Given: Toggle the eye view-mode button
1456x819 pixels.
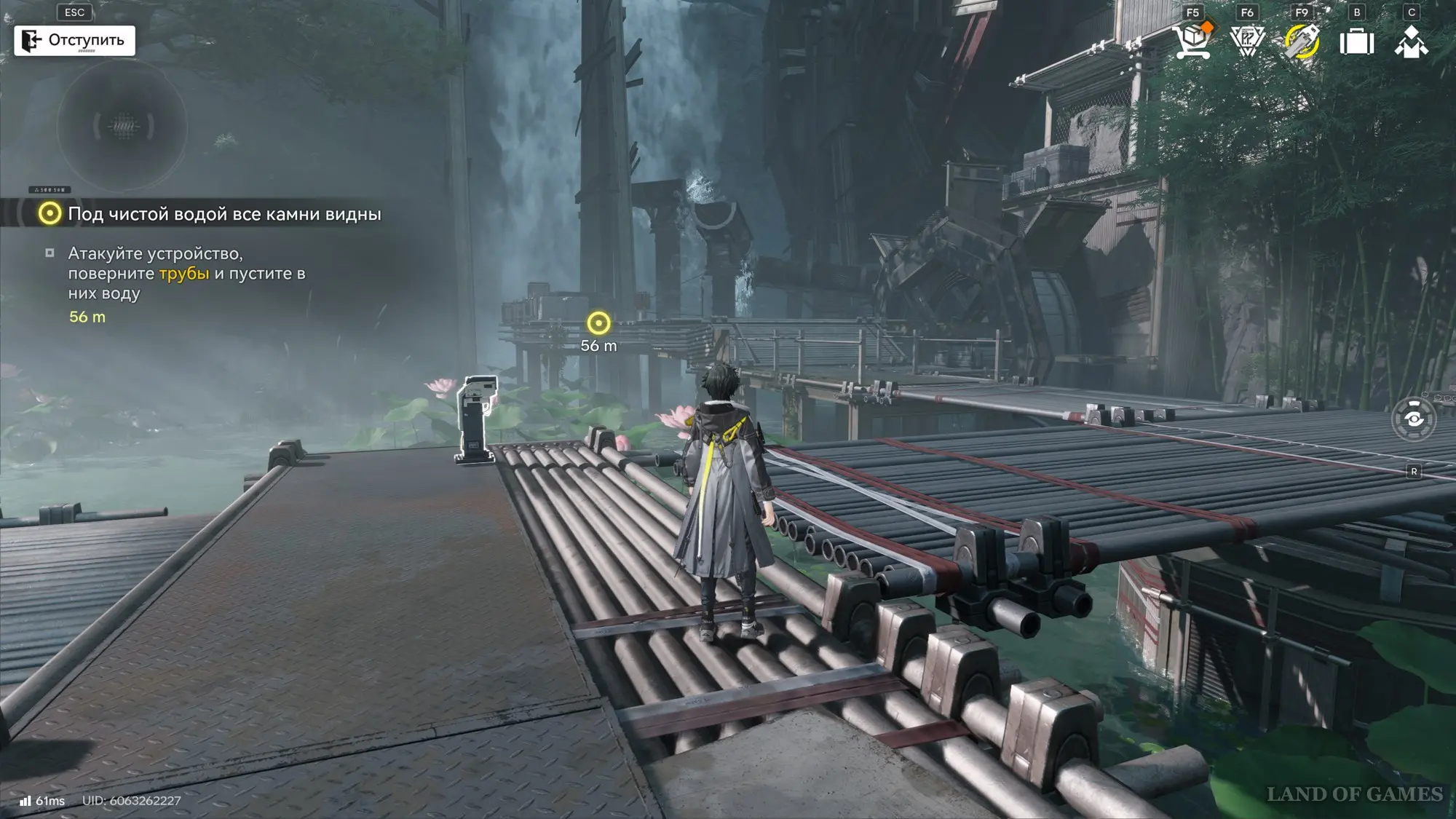Looking at the screenshot, I should pyautogui.click(x=1413, y=419).
